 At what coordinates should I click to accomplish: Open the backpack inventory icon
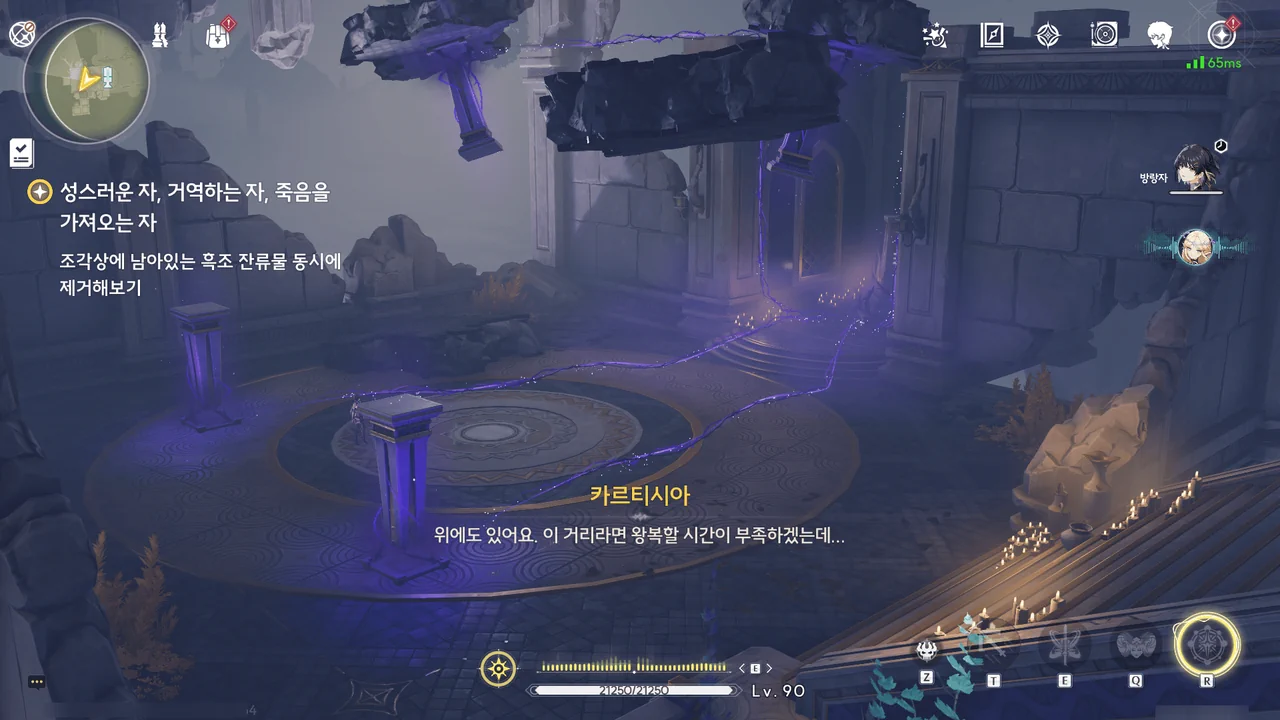pyautogui.click(x=217, y=36)
